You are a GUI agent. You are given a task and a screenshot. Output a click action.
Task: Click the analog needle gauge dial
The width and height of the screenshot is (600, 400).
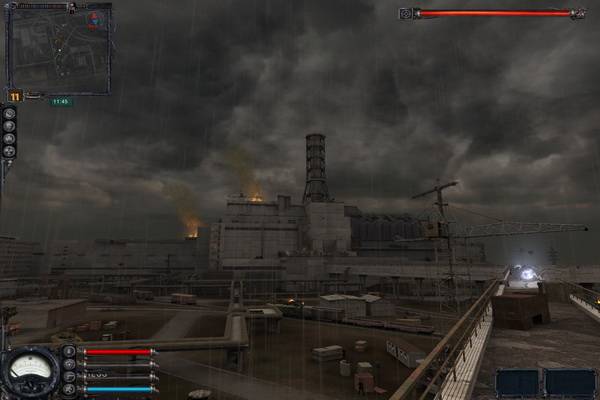tap(31, 372)
